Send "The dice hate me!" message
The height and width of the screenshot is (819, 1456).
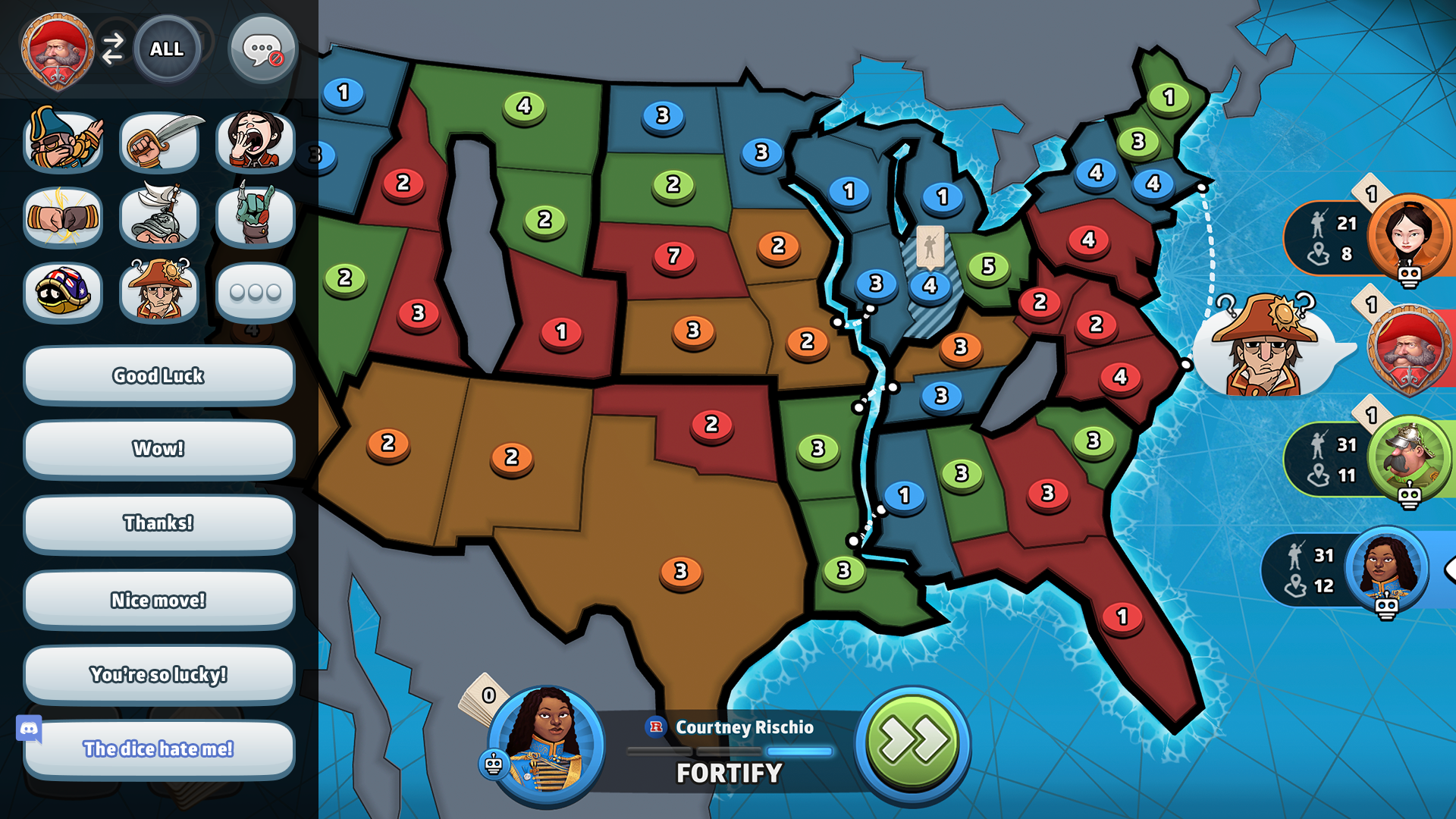pyautogui.click(x=158, y=748)
